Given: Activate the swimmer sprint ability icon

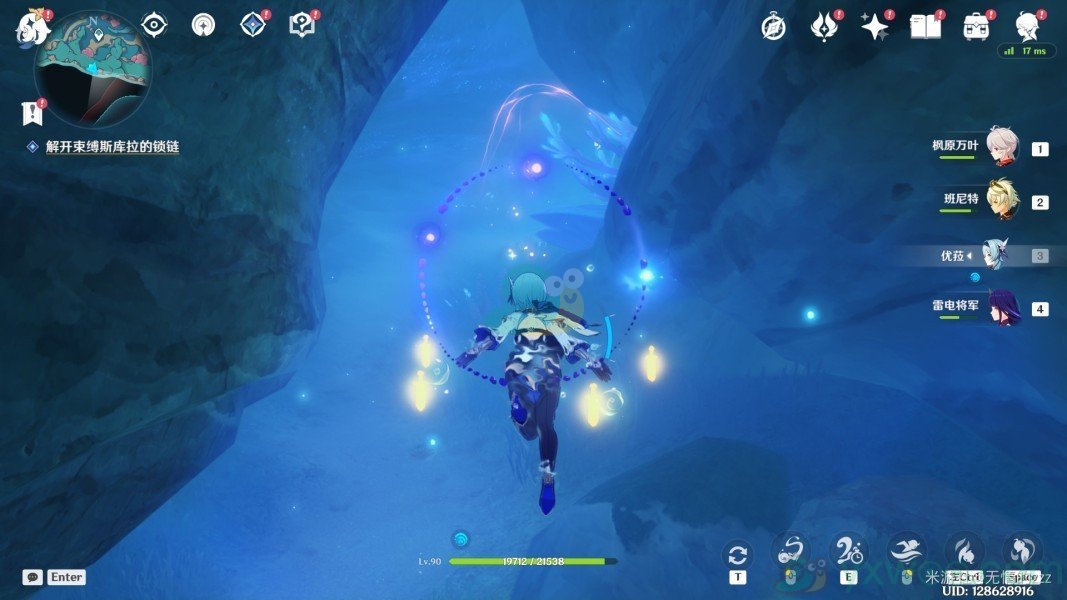Looking at the screenshot, I should click(906, 551).
